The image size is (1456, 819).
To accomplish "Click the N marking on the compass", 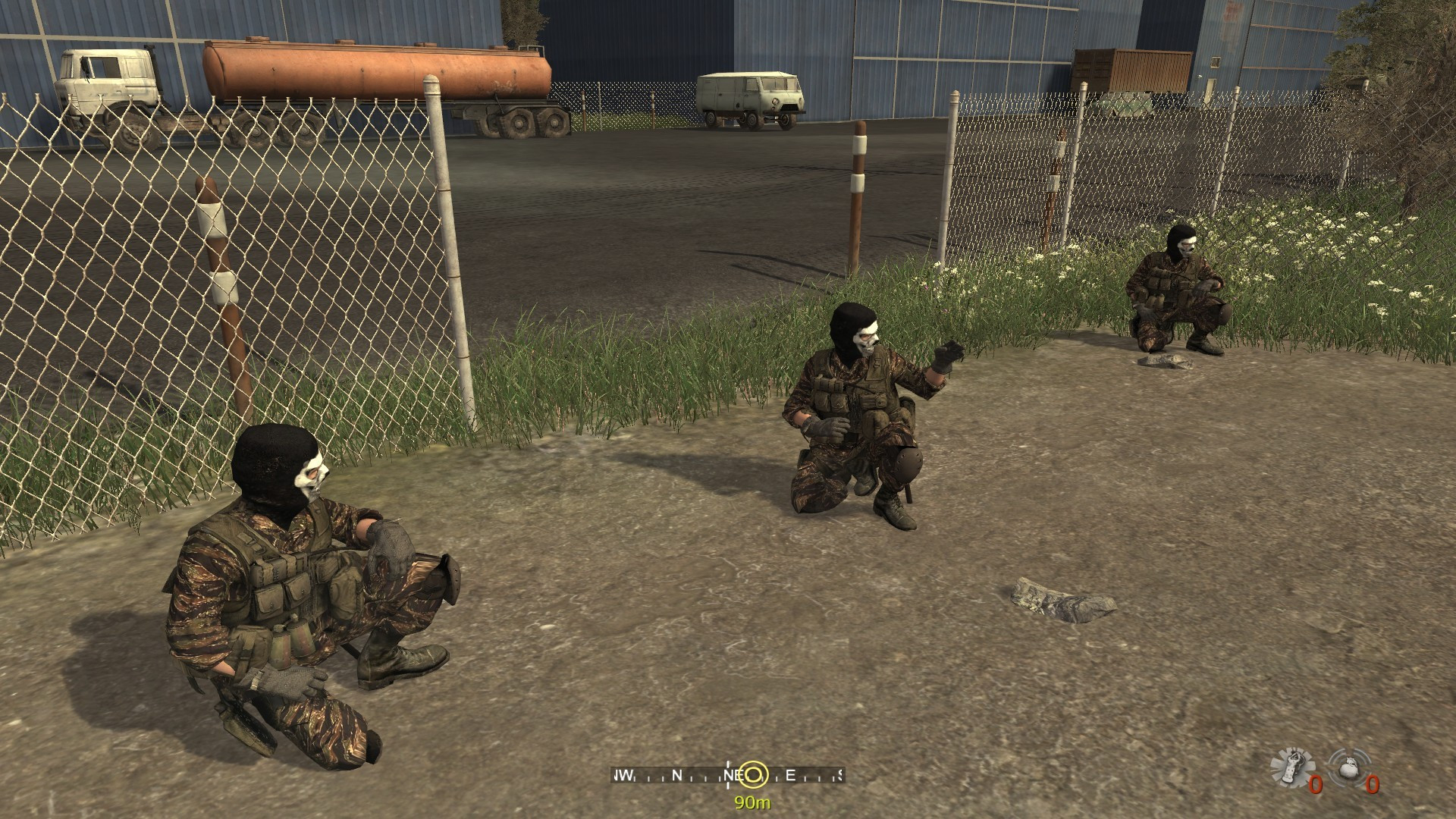I will point(677,775).
